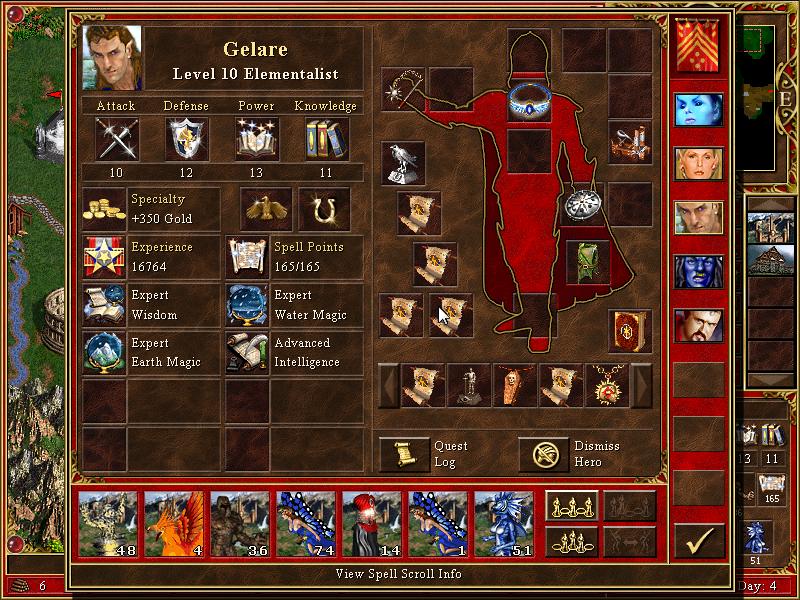This screenshot has height=600, width=800.
Task: View the horseshoe luck icon
Action: [x=324, y=209]
